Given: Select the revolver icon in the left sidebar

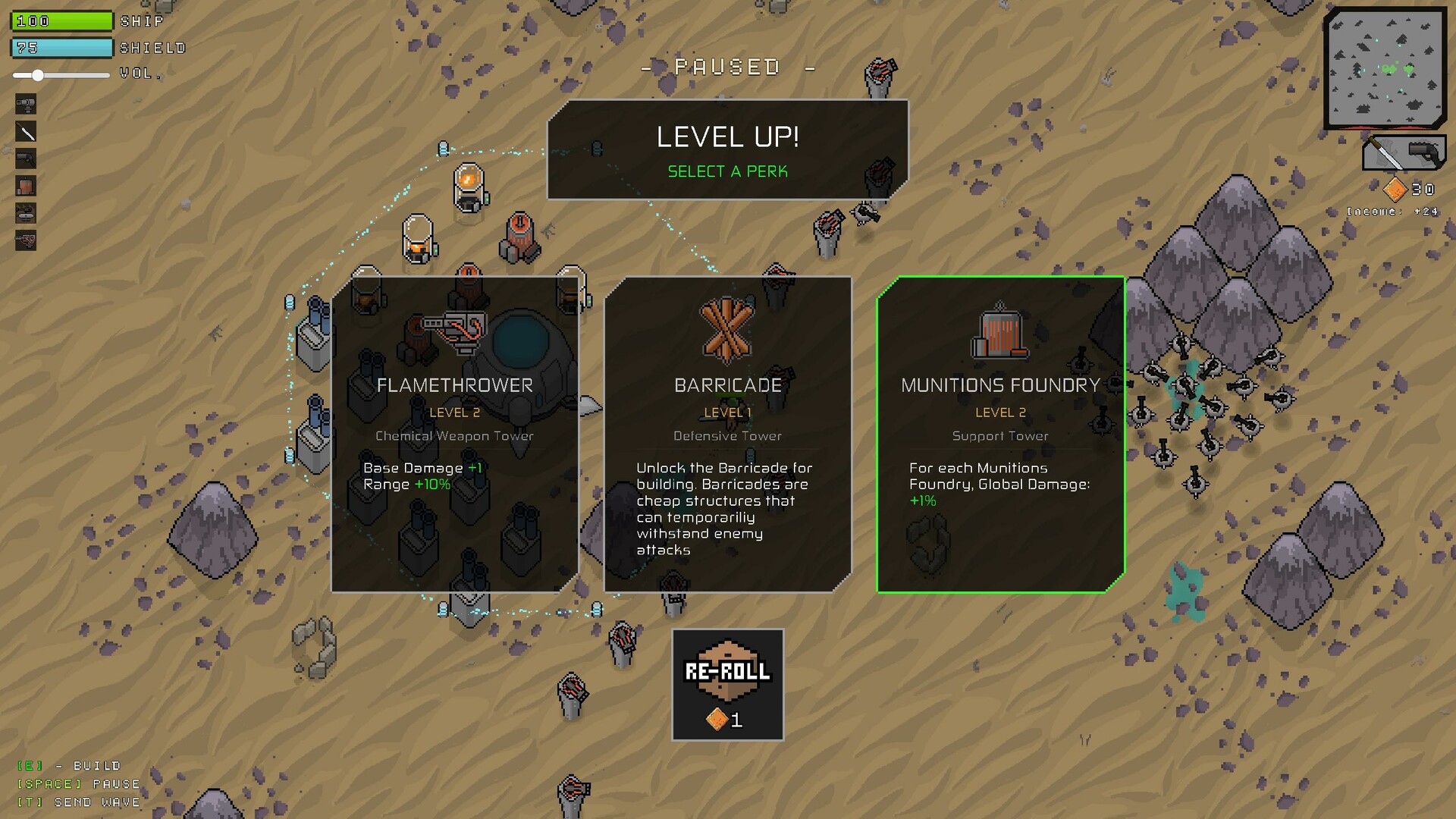Looking at the screenshot, I should tap(25, 159).
